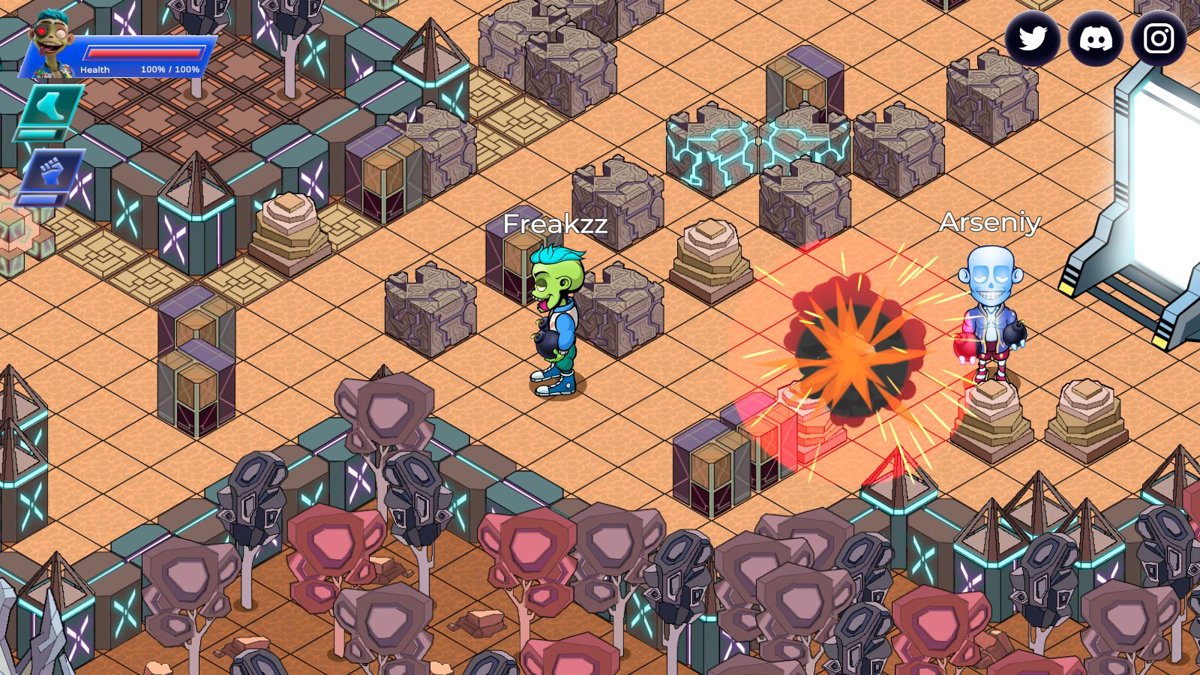Screen dimensions: 1200x675
Task: Open the Instagram link
Action: 1159,39
